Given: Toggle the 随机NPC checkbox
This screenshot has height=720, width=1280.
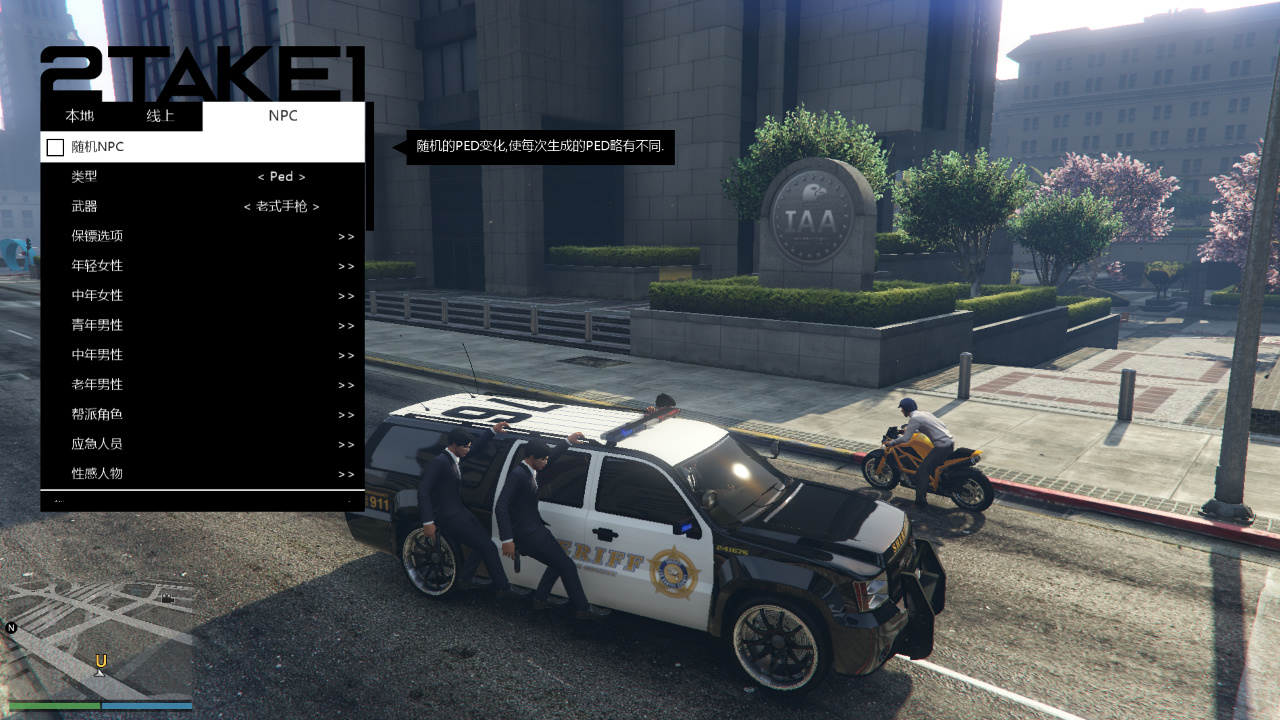Looking at the screenshot, I should 55,148.
